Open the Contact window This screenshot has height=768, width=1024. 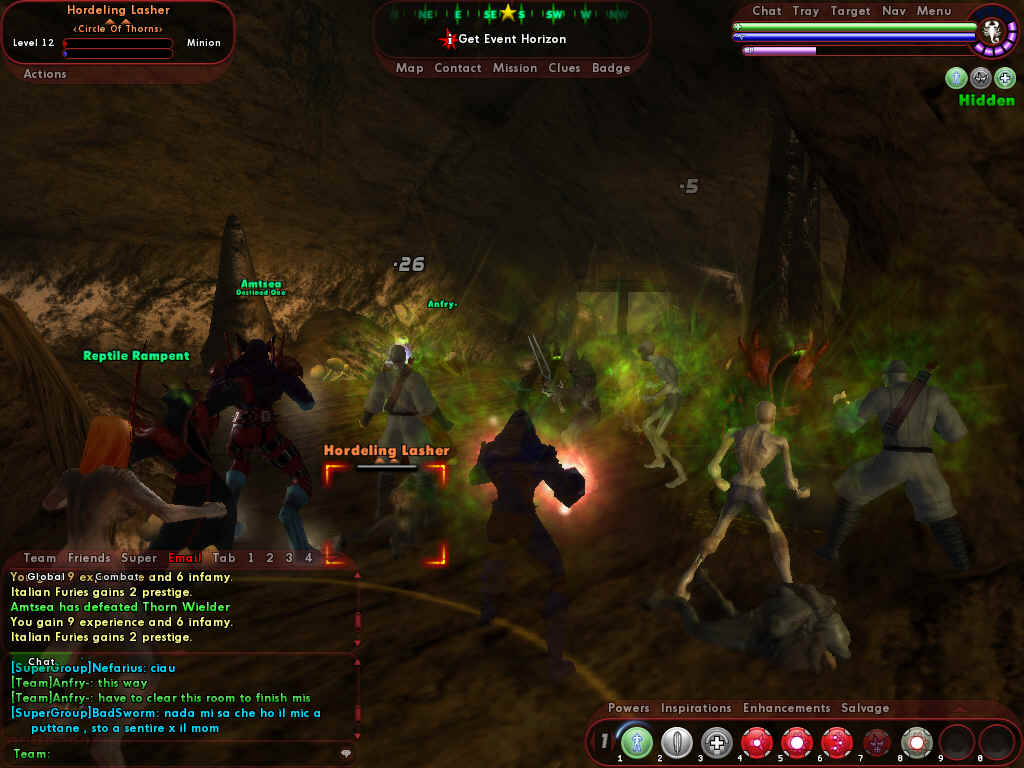click(458, 68)
